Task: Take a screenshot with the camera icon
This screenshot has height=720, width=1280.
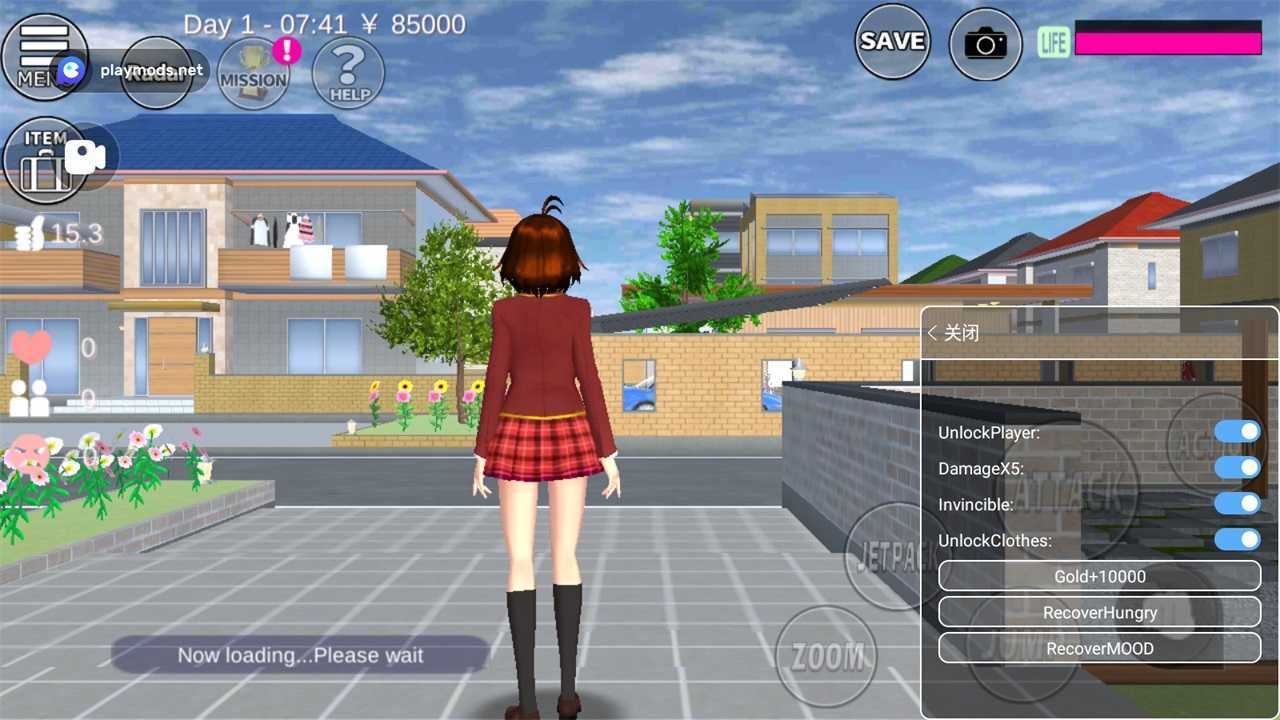Action: coord(985,43)
